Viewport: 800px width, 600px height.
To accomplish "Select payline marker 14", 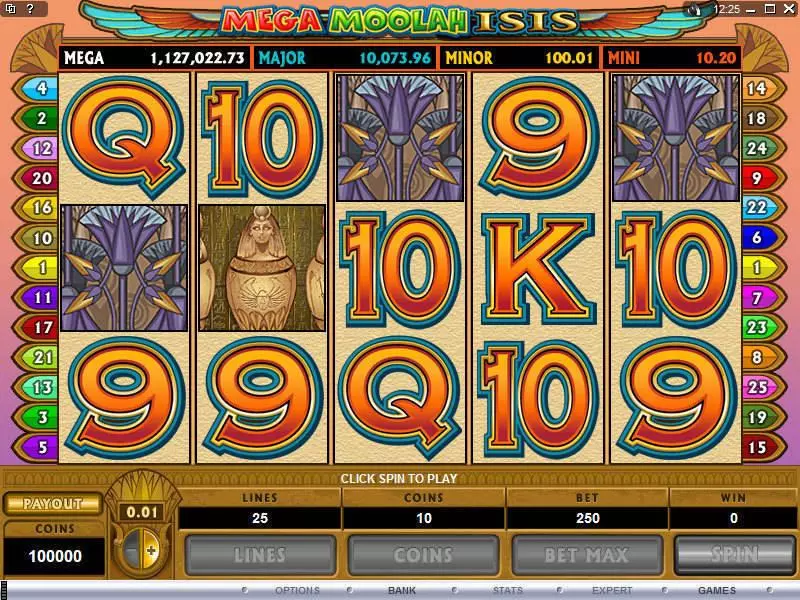I will 756,88.
